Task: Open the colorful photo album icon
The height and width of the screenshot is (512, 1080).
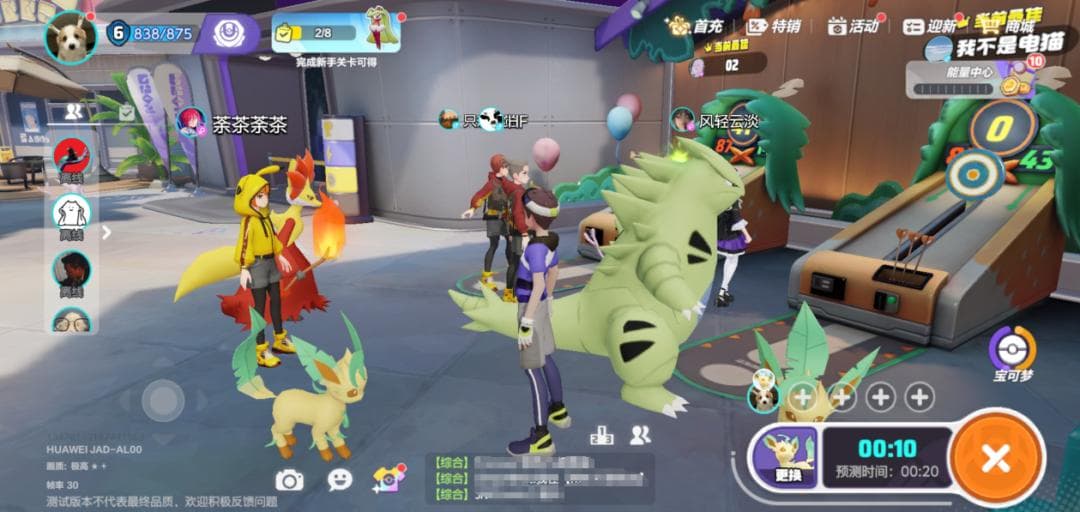Action: 388,479
